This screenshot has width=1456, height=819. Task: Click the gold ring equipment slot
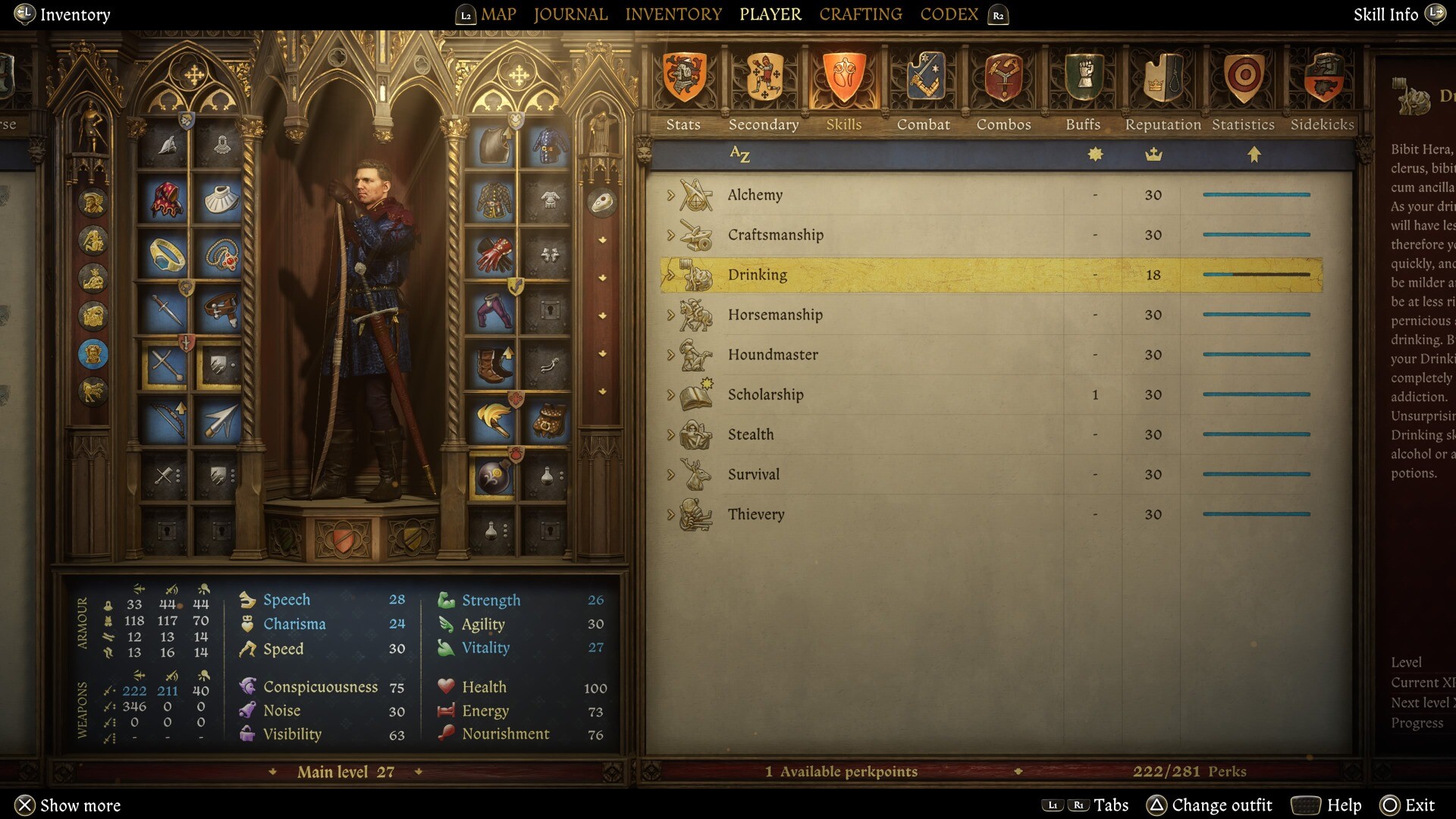[x=166, y=256]
